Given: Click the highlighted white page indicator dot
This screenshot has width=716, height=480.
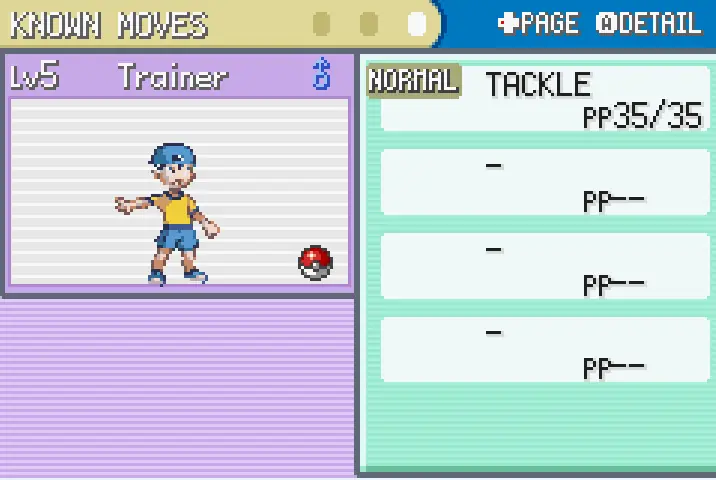Looking at the screenshot, I should (418, 23).
